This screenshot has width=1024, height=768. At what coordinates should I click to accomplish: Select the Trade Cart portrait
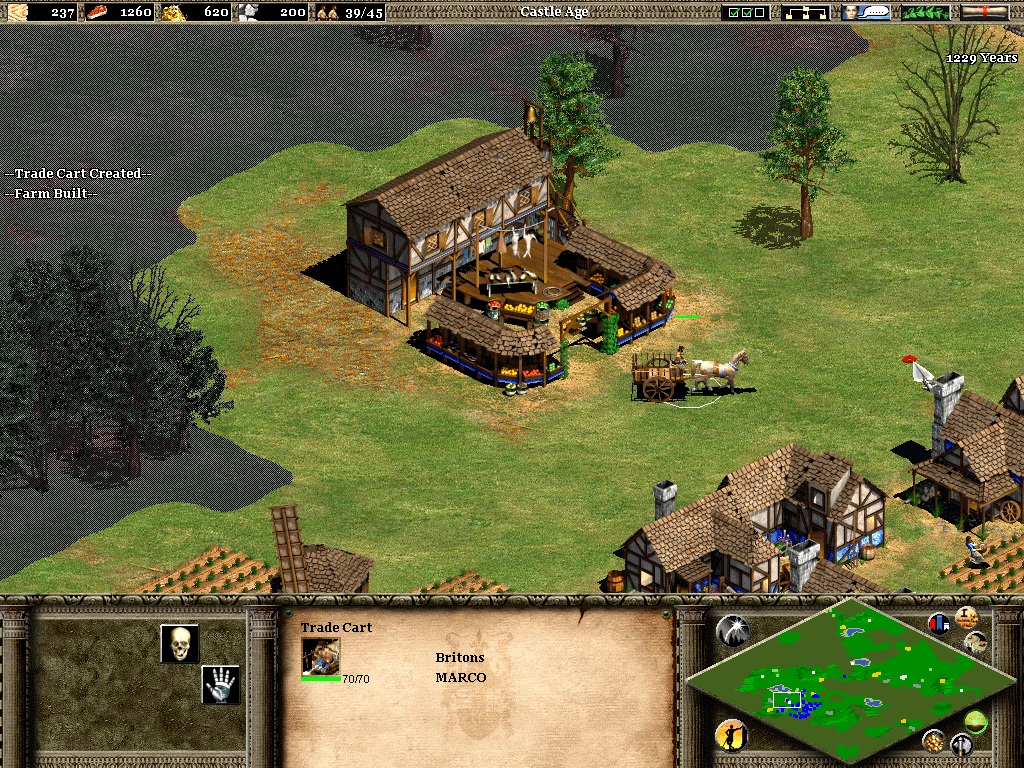(321, 657)
